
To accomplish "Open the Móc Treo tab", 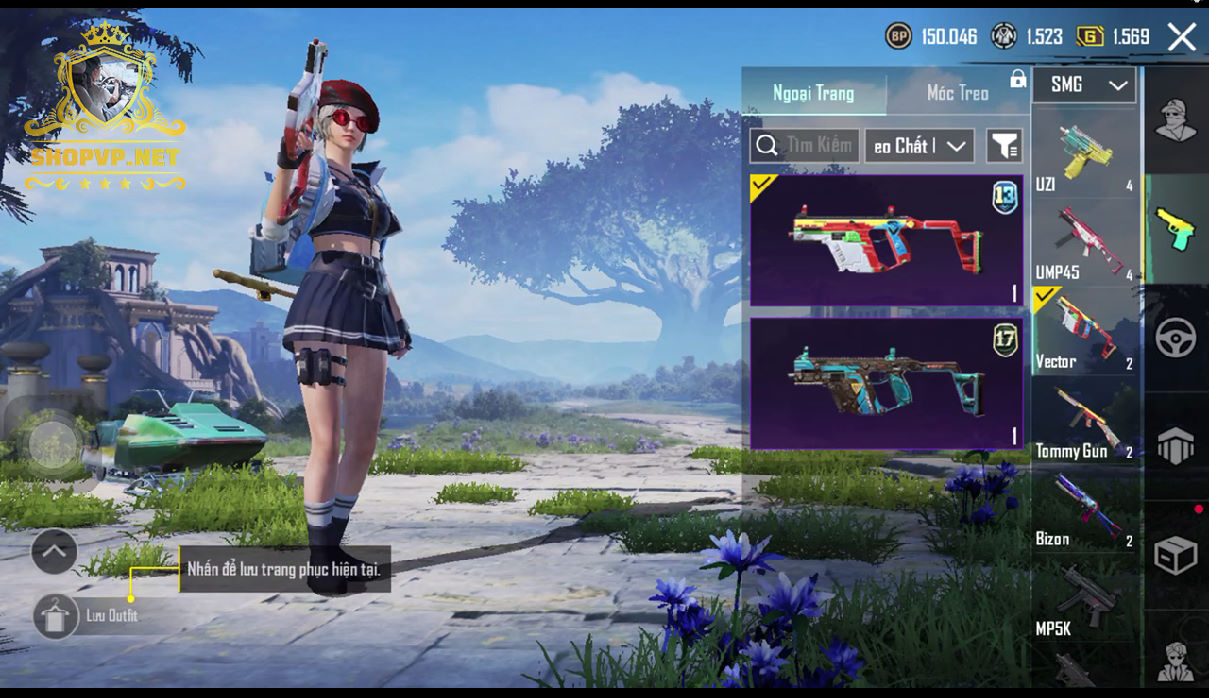I will coord(957,93).
